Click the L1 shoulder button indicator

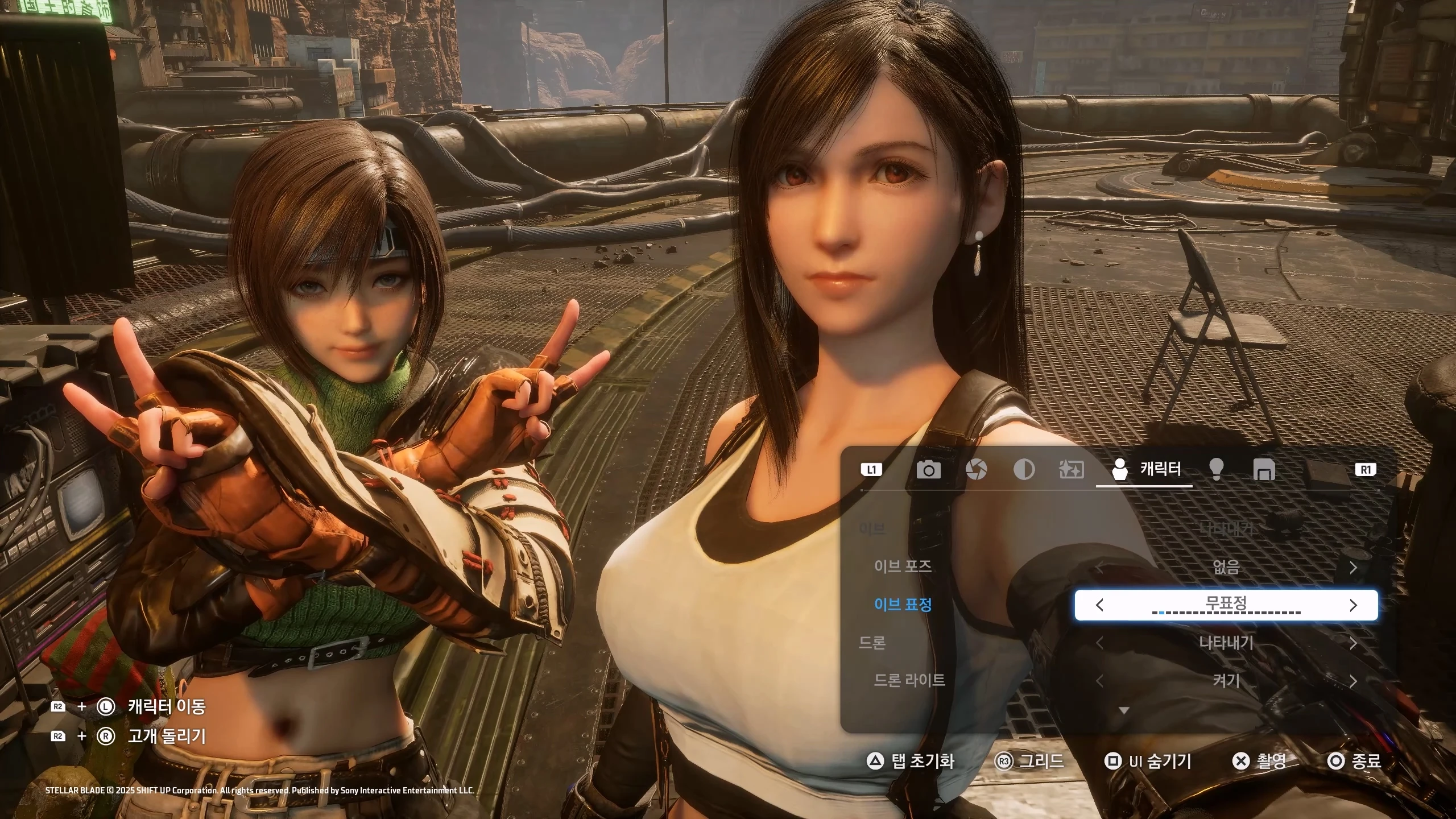coord(872,470)
